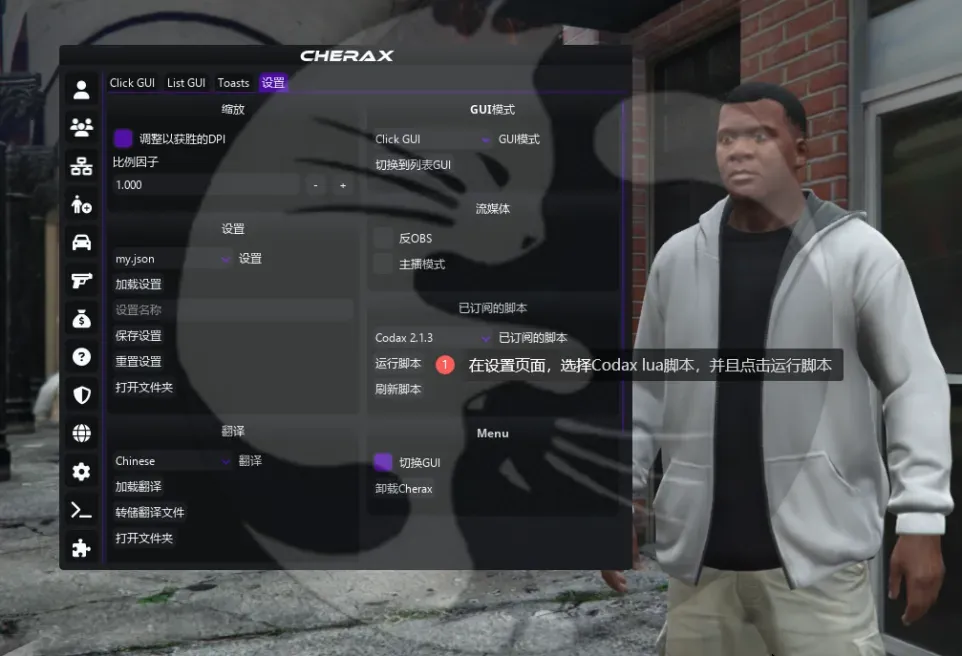Open the List GUI tab
Screen dimensions: 962x656
click(x=186, y=83)
